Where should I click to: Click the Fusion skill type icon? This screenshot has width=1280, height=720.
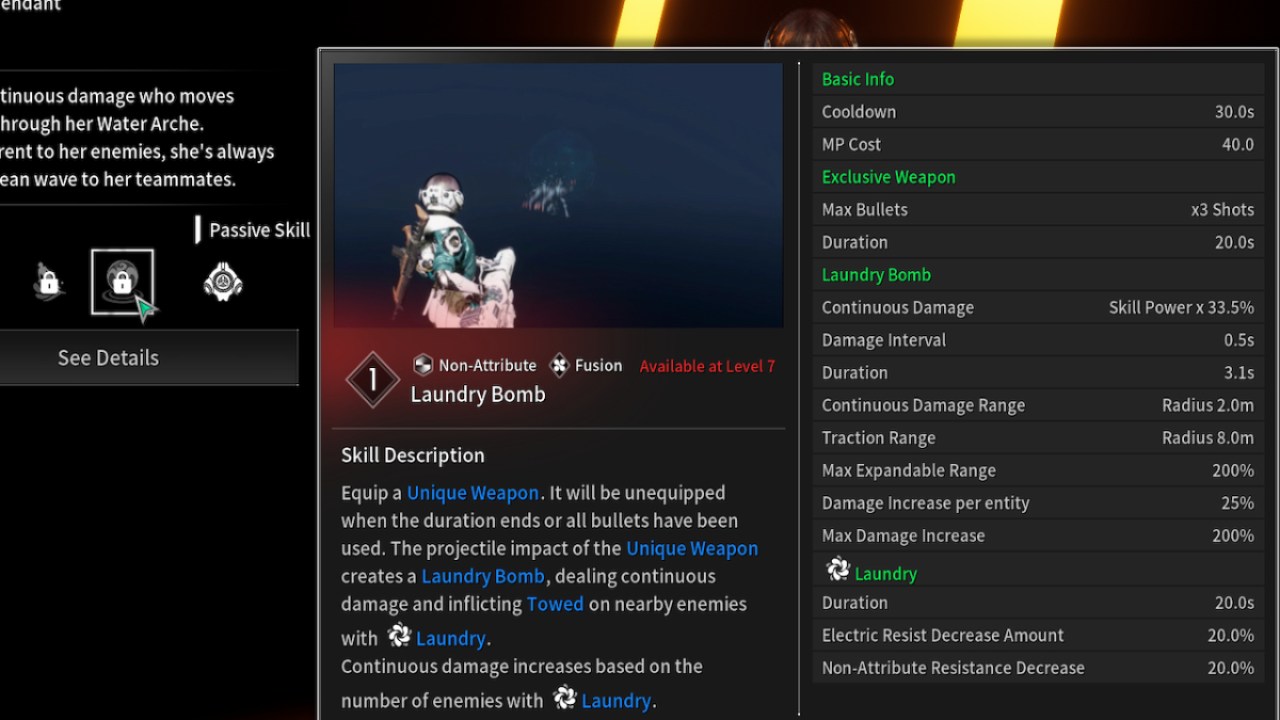click(560, 364)
